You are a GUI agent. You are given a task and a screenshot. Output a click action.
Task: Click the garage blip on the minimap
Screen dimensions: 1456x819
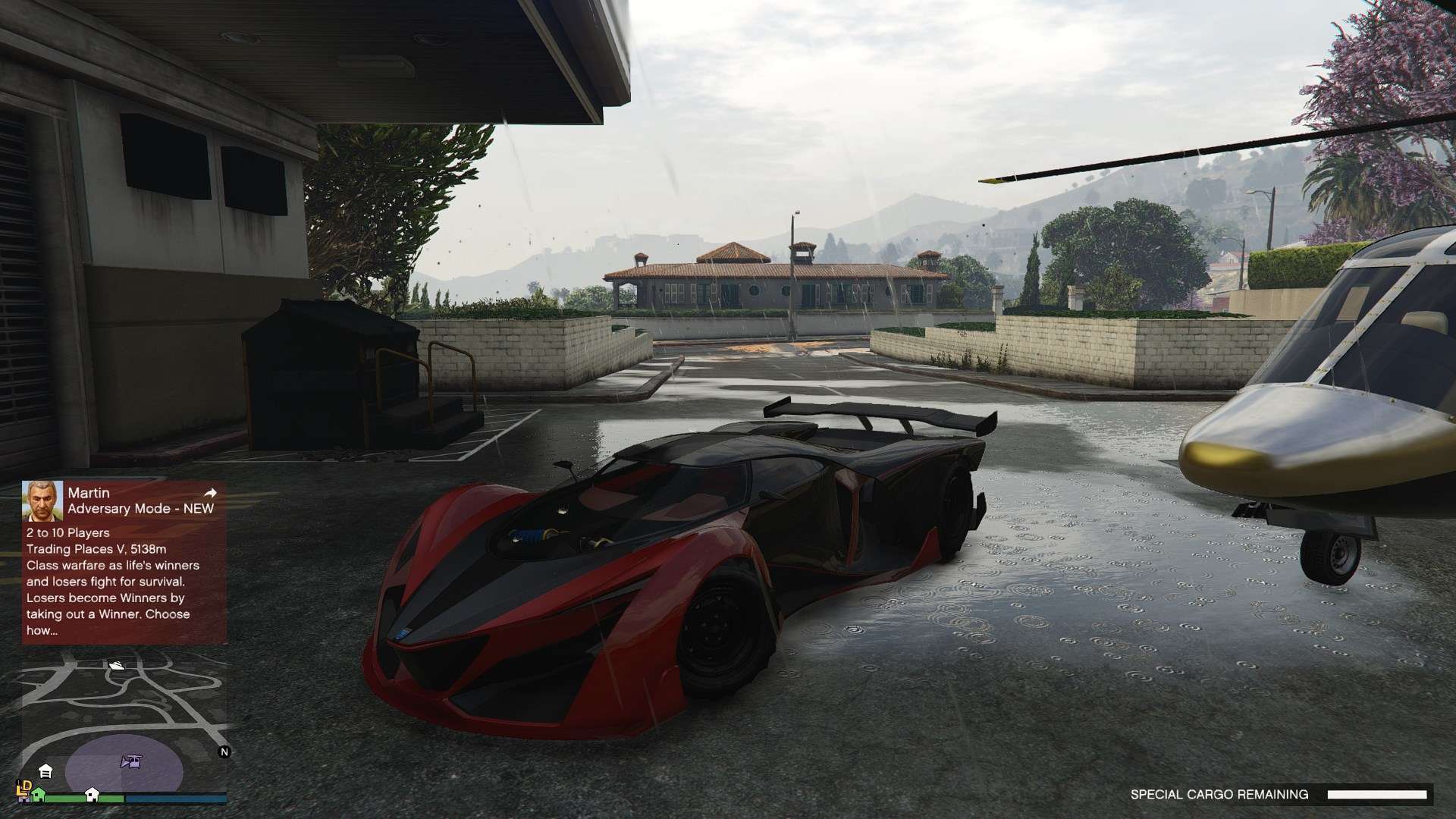click(45, 771)
